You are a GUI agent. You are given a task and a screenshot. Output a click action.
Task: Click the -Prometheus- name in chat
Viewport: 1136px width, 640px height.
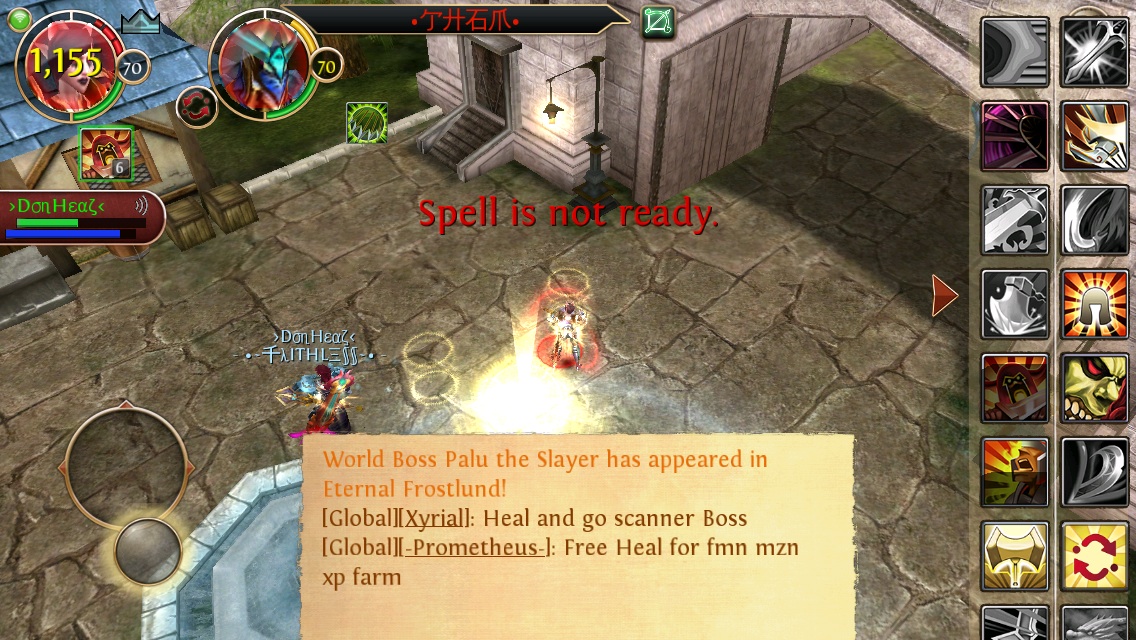coord(474,547)
